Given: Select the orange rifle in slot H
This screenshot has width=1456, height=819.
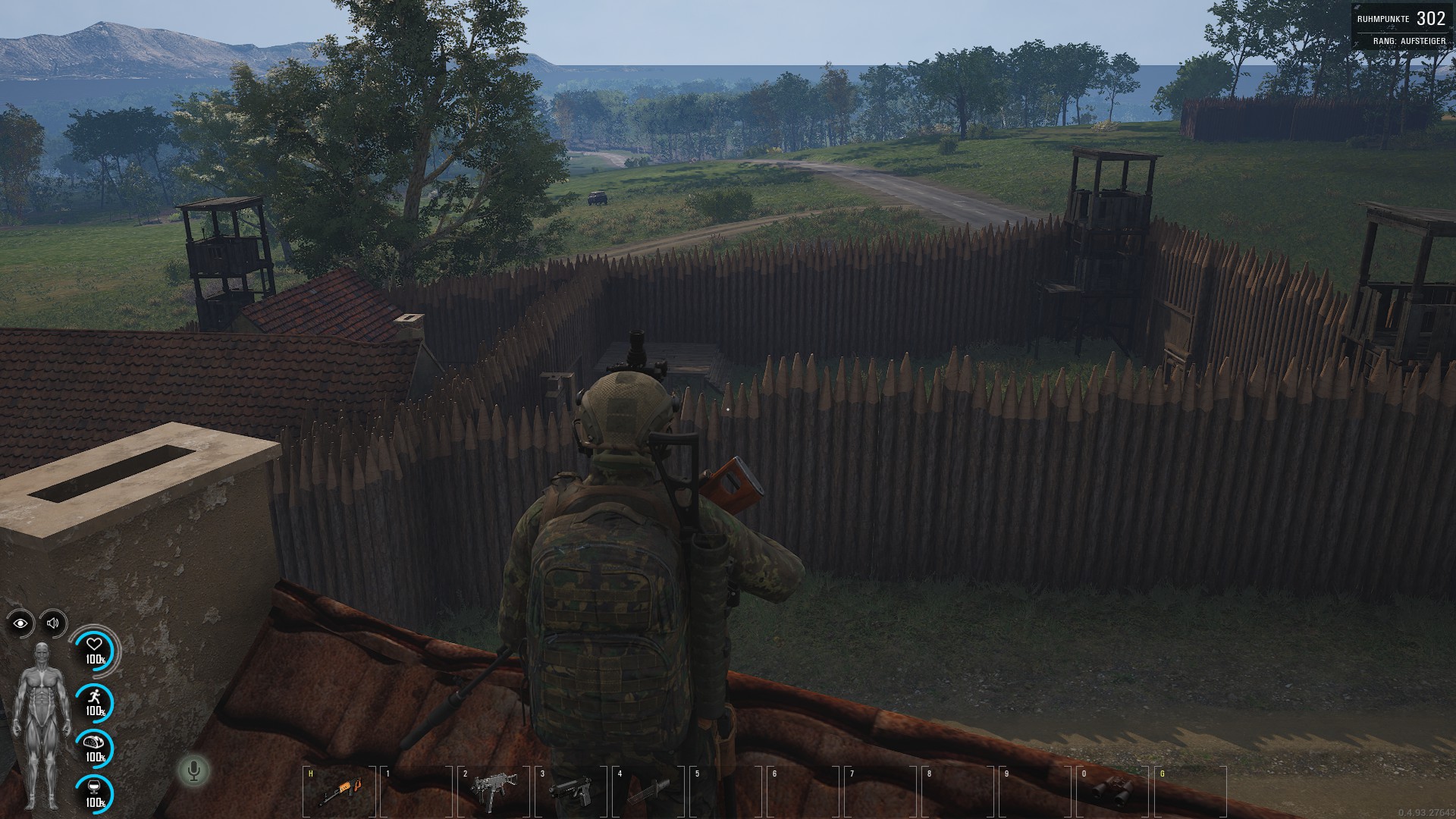Looking at the screenshot, I should 337,791.
